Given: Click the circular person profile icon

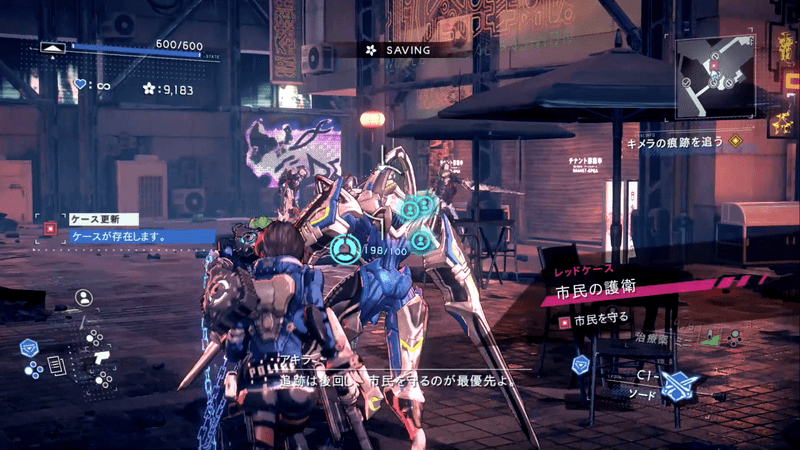Looking at the screenshot, I should coord(84,297).
